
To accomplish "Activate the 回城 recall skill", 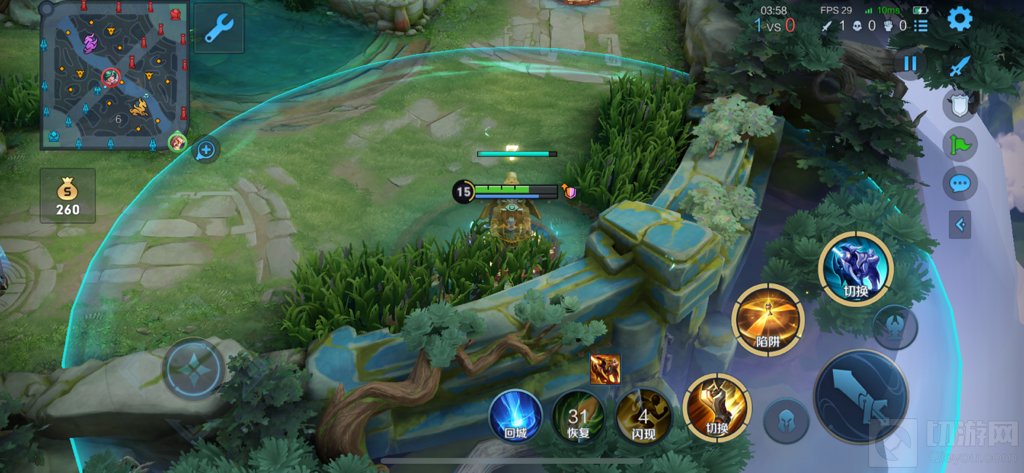I will click(515, 415).
